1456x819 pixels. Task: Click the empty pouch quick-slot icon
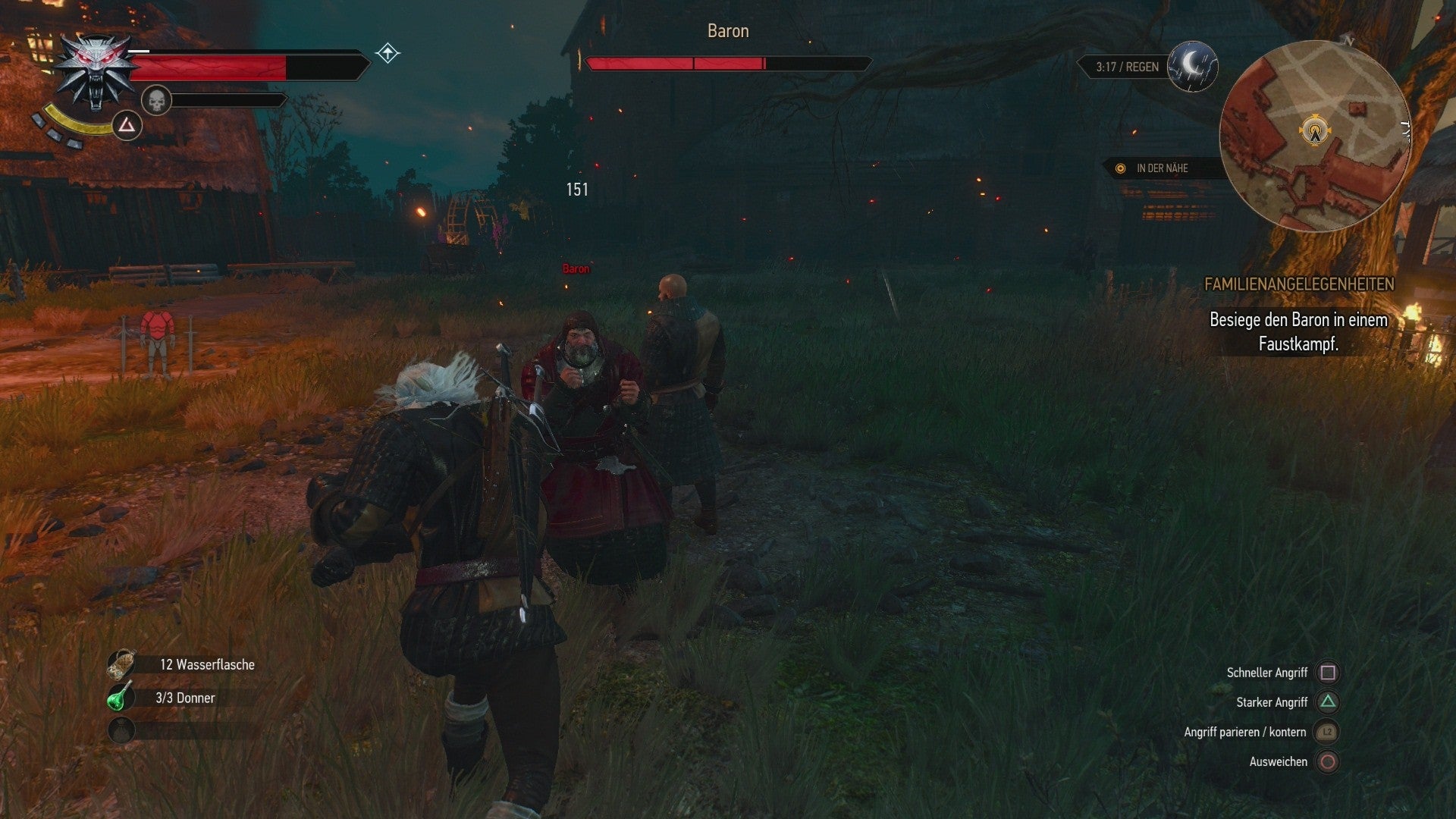point(121,730)
